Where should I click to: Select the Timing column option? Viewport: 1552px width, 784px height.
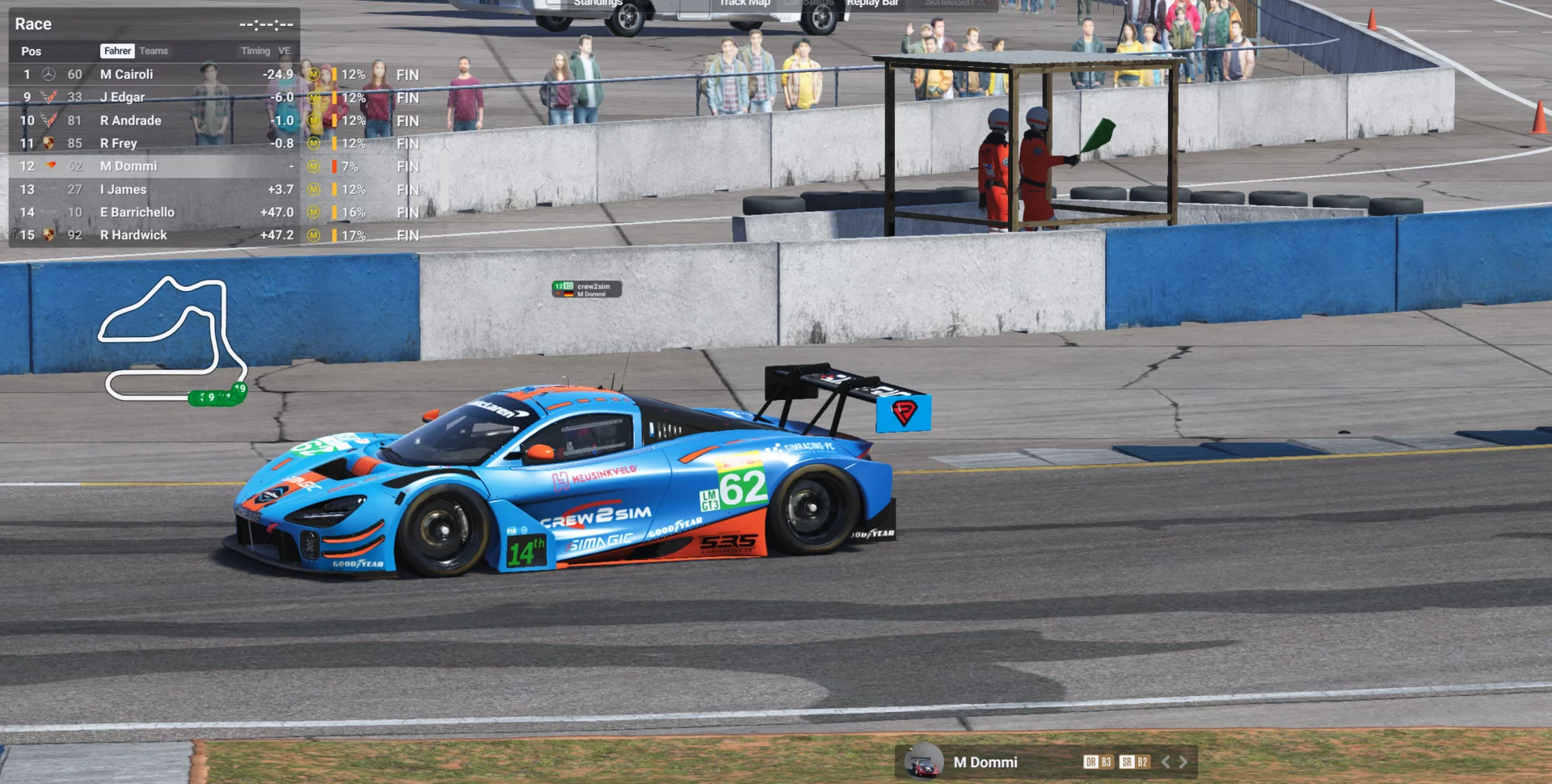[x=255, y=51]
